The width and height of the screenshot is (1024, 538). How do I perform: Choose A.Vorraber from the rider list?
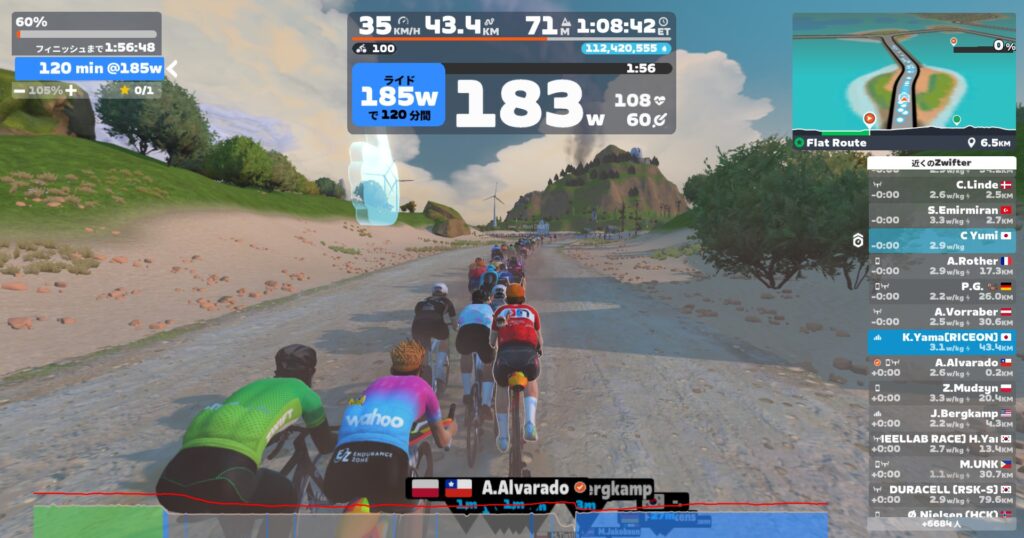tap(941, 316)
